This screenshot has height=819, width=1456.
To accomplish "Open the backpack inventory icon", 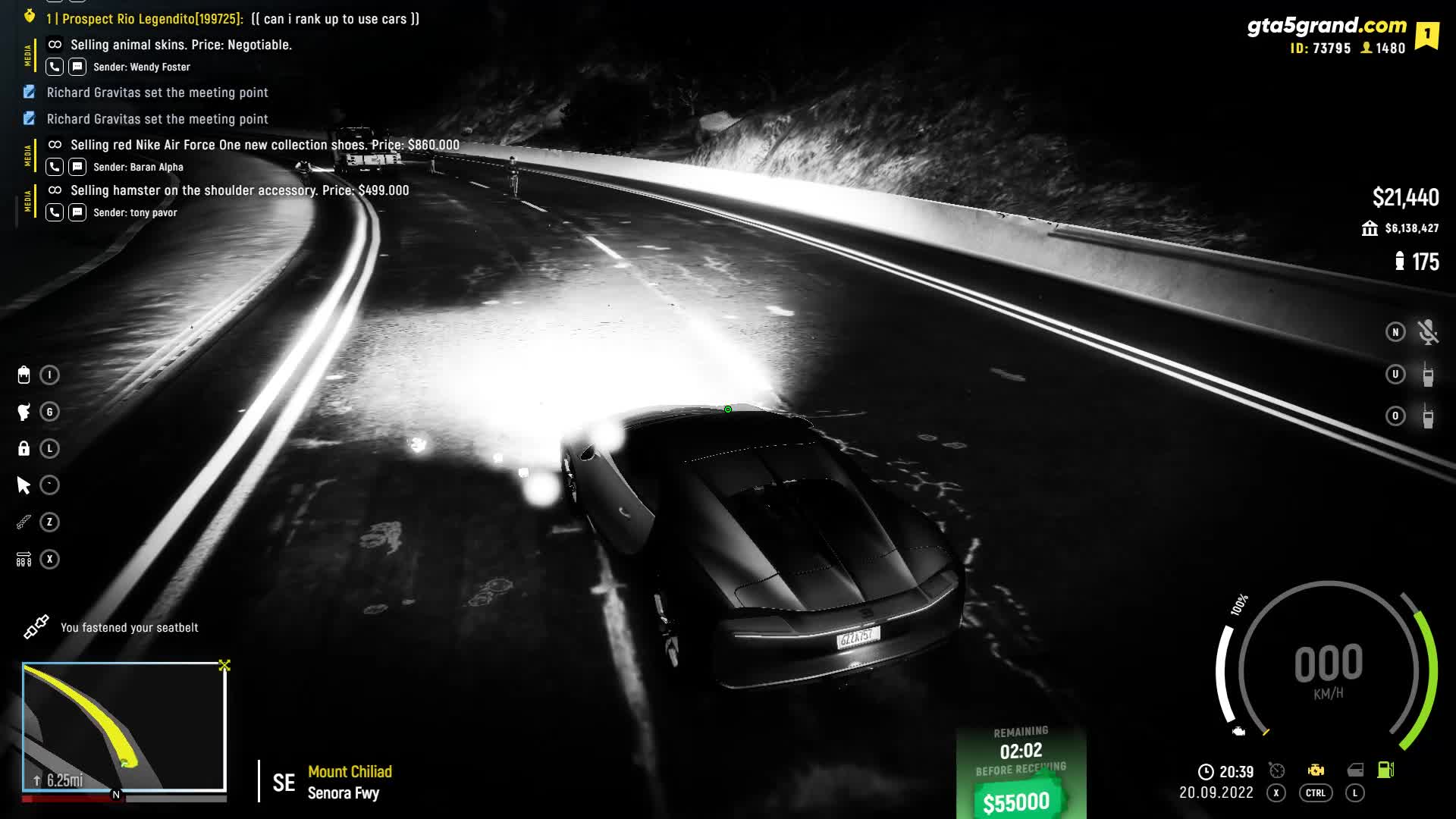I will [x=24, y=375].
